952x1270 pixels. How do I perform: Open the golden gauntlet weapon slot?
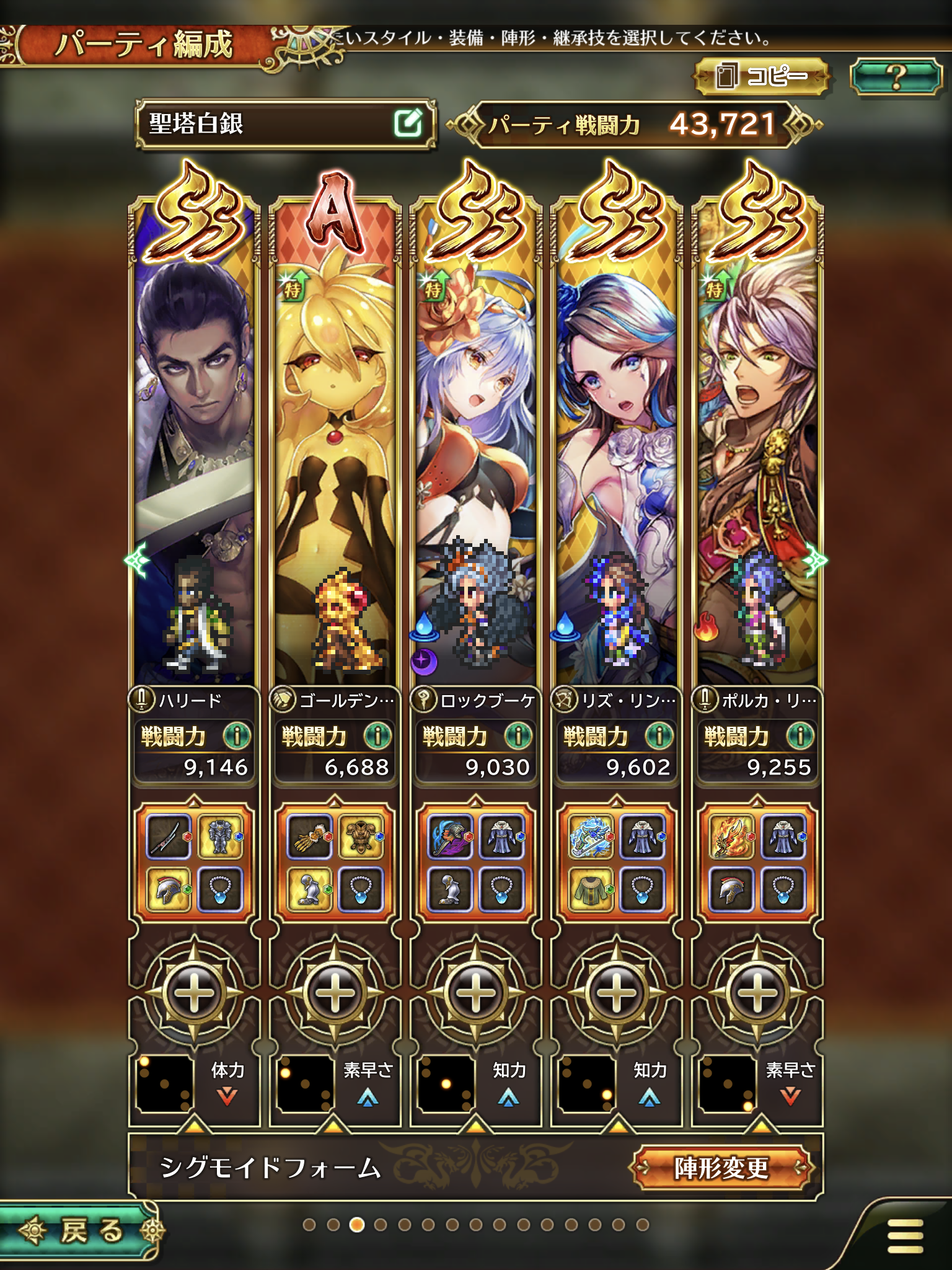(309, 837)
